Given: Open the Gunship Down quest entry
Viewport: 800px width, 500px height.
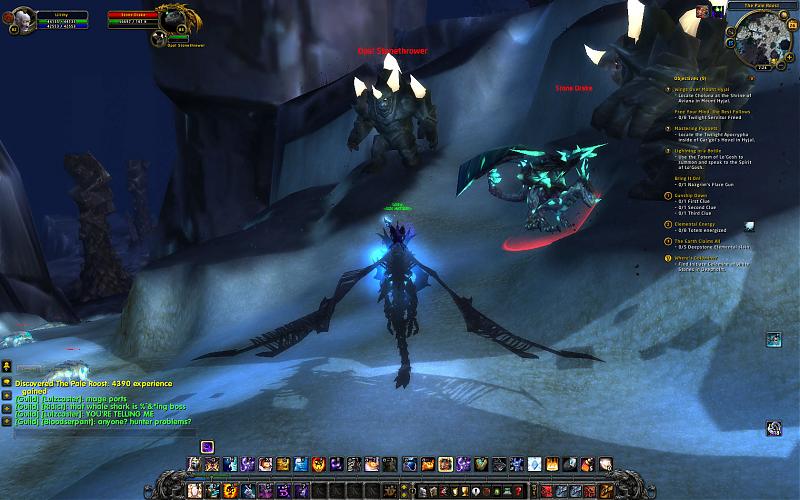Looking at the screenshot, I should (x=692, y=196).
